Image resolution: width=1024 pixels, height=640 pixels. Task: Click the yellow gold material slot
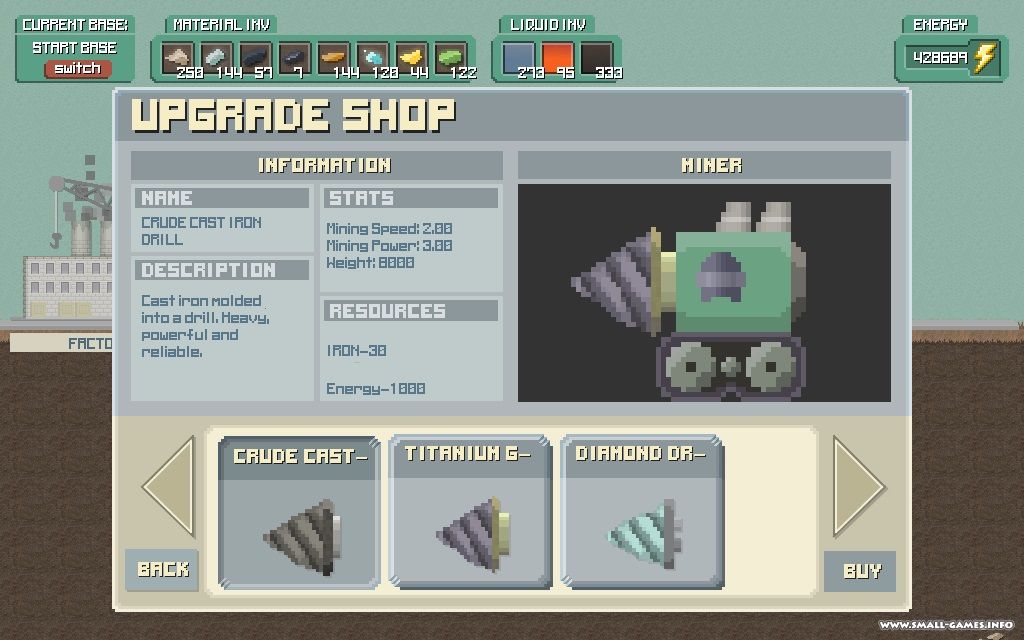tap(412, 59)
